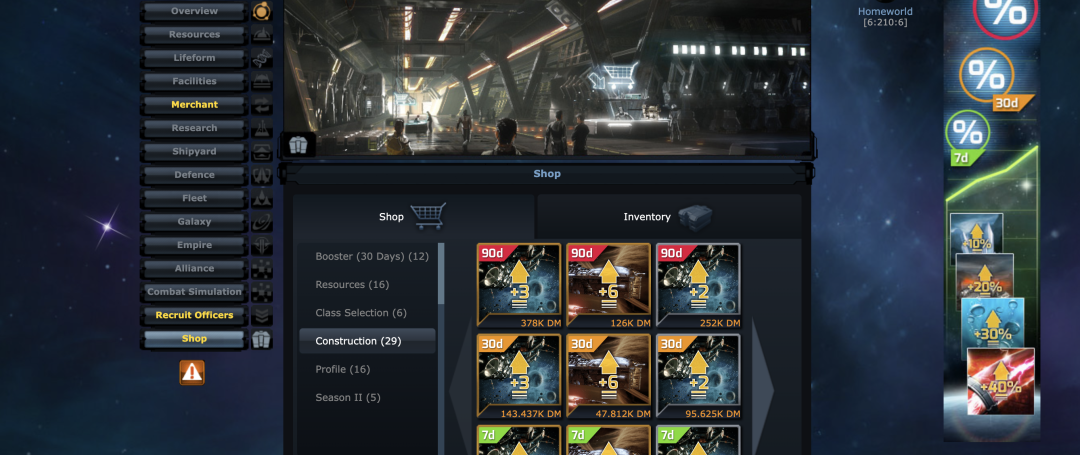Viewport: 1080px width, 455px height.
Task: Choose the 90d +2 item for 252K DM
Action: [698, 285]
